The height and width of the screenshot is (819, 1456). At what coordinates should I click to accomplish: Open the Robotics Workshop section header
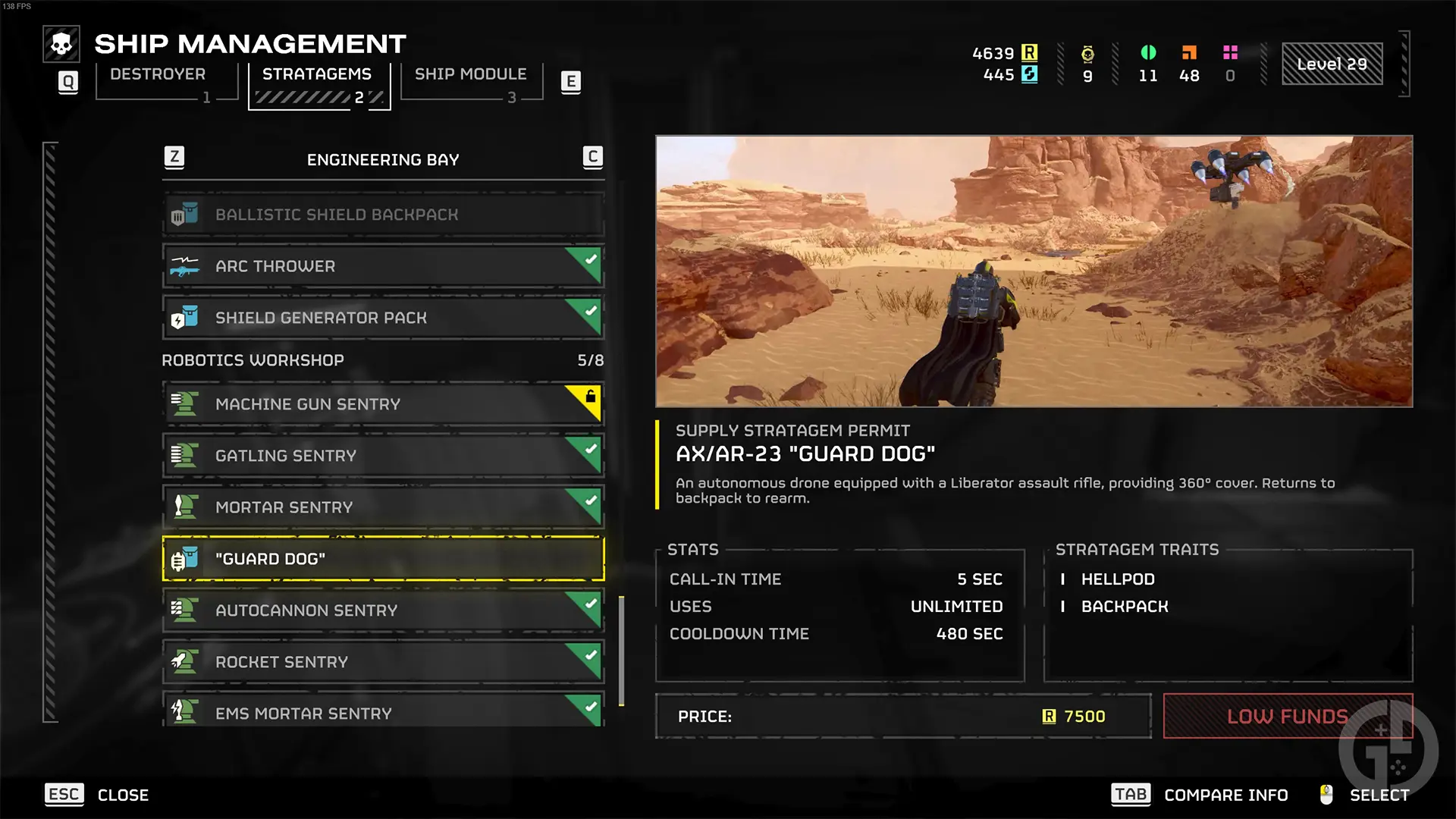pos(253,360)
